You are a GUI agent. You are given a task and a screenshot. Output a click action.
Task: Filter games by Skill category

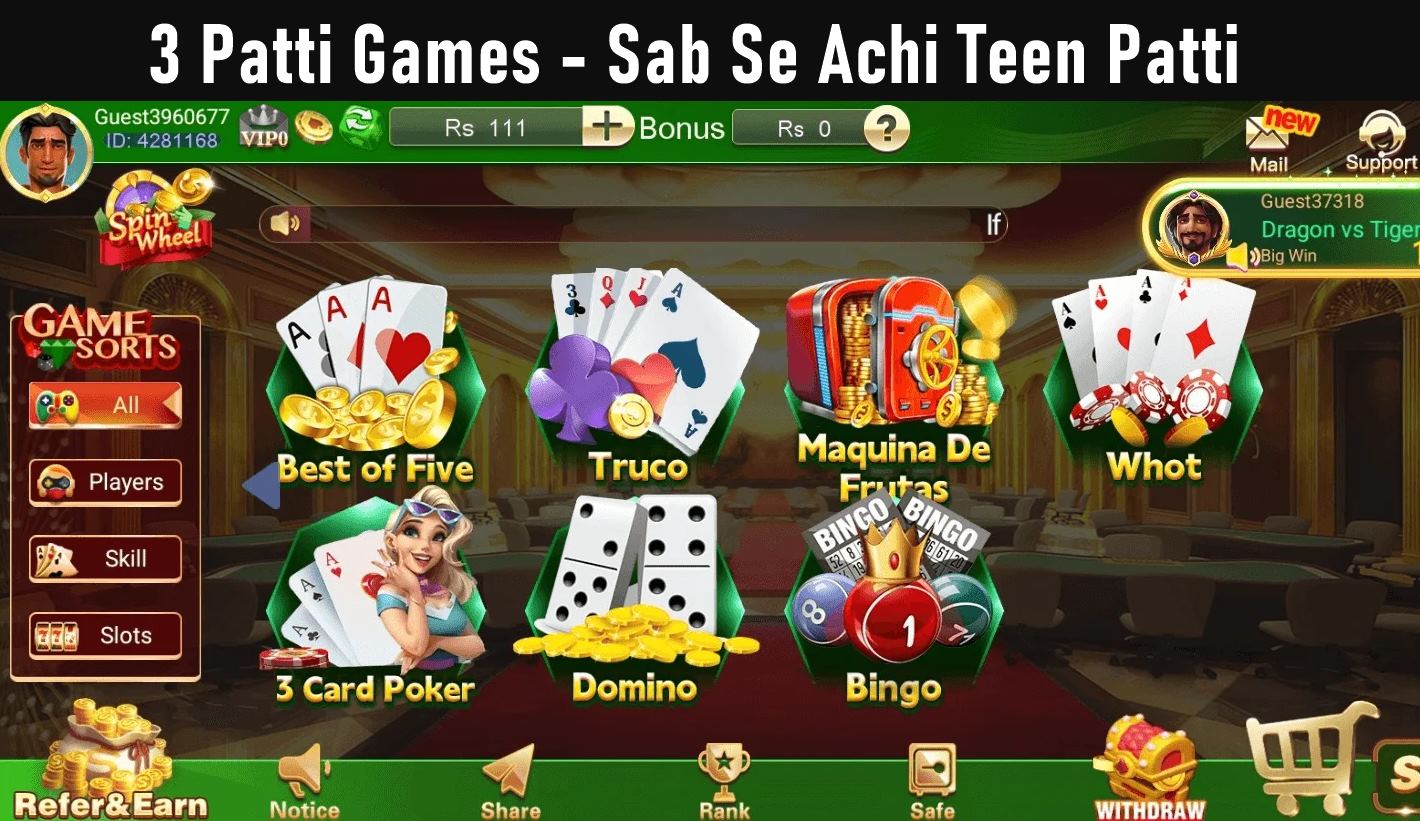104,558
